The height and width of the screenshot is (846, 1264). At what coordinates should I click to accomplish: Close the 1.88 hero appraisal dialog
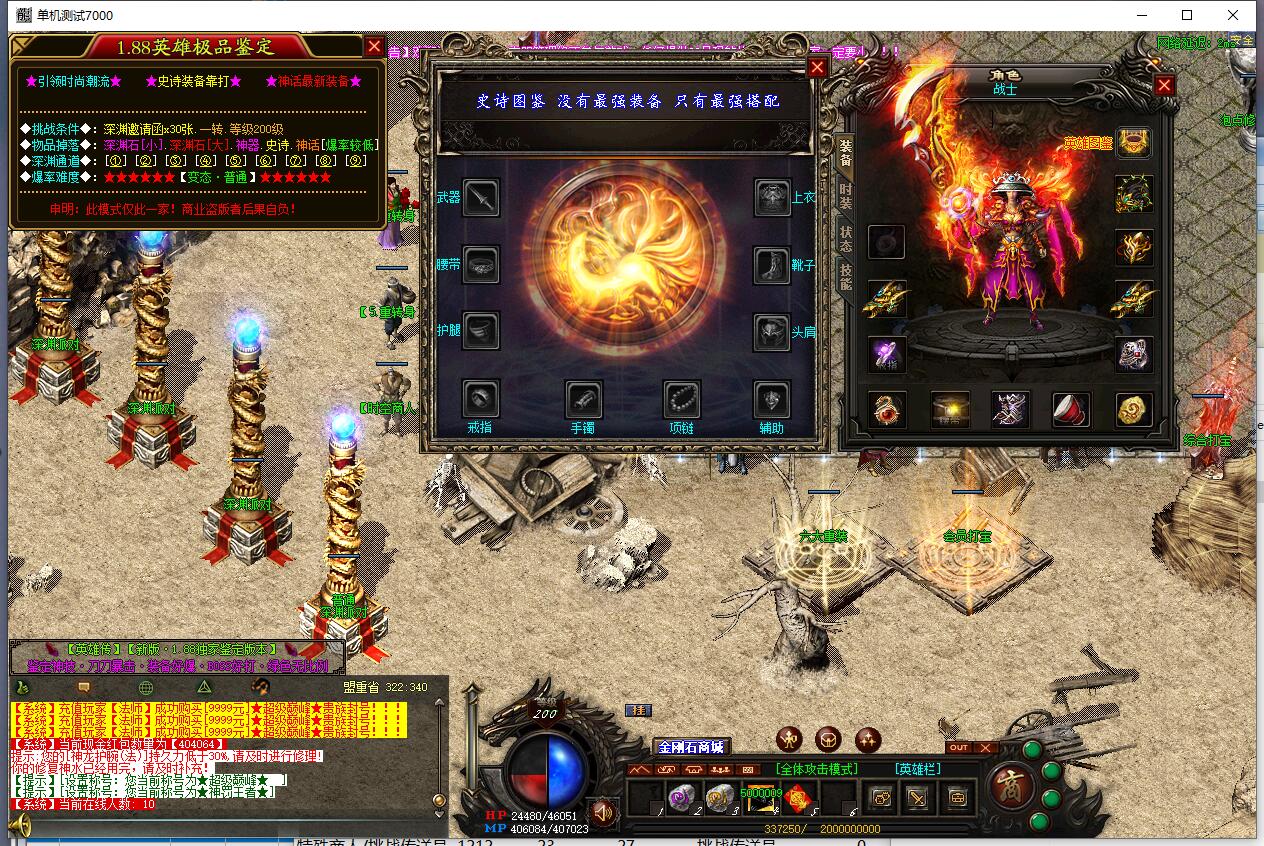point(374,46)
